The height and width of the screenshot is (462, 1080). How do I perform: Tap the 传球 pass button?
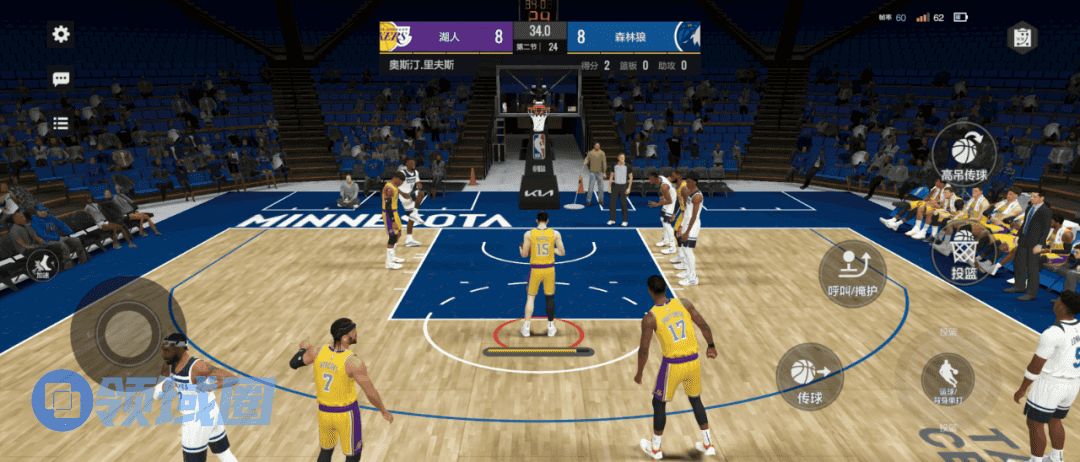(x=810, y=376)
